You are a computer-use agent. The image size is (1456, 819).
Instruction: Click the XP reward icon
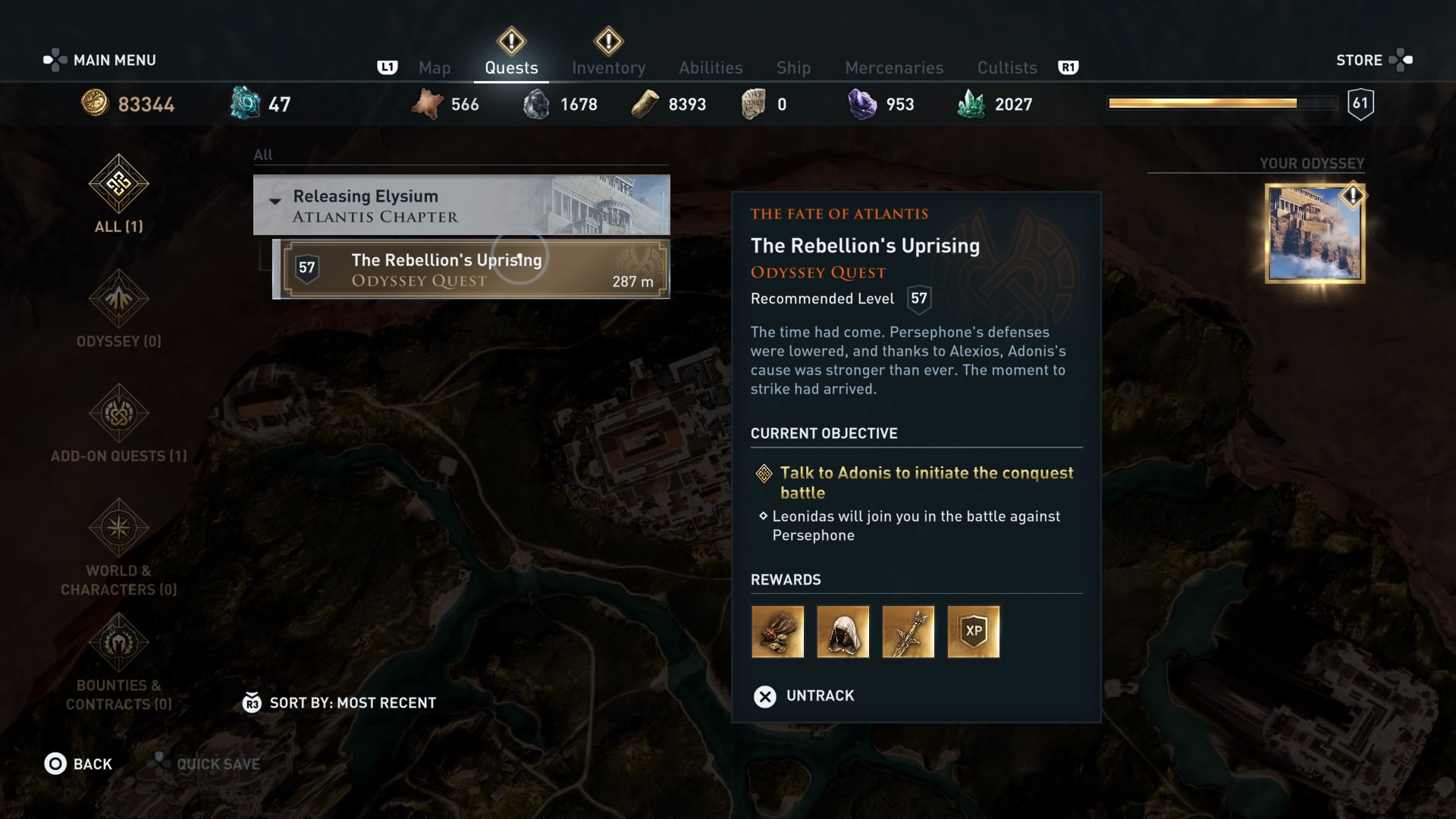(973, 632)
